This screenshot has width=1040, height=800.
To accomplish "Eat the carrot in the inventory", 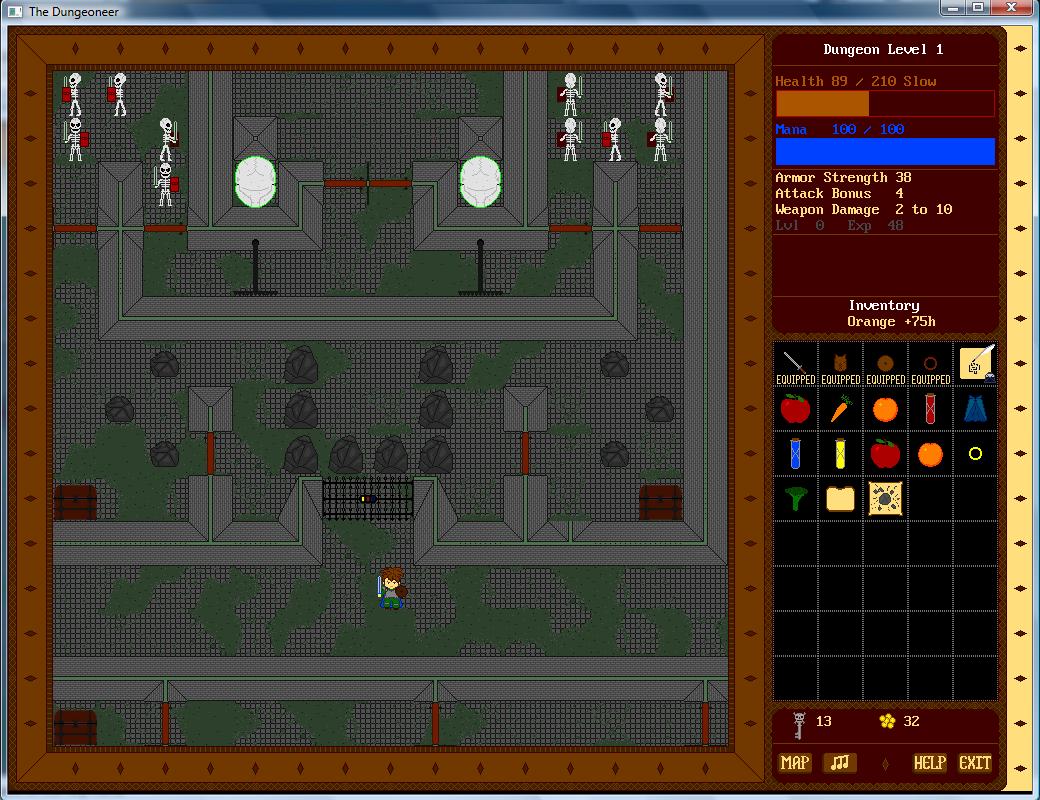I will click(x=841, y=409).
